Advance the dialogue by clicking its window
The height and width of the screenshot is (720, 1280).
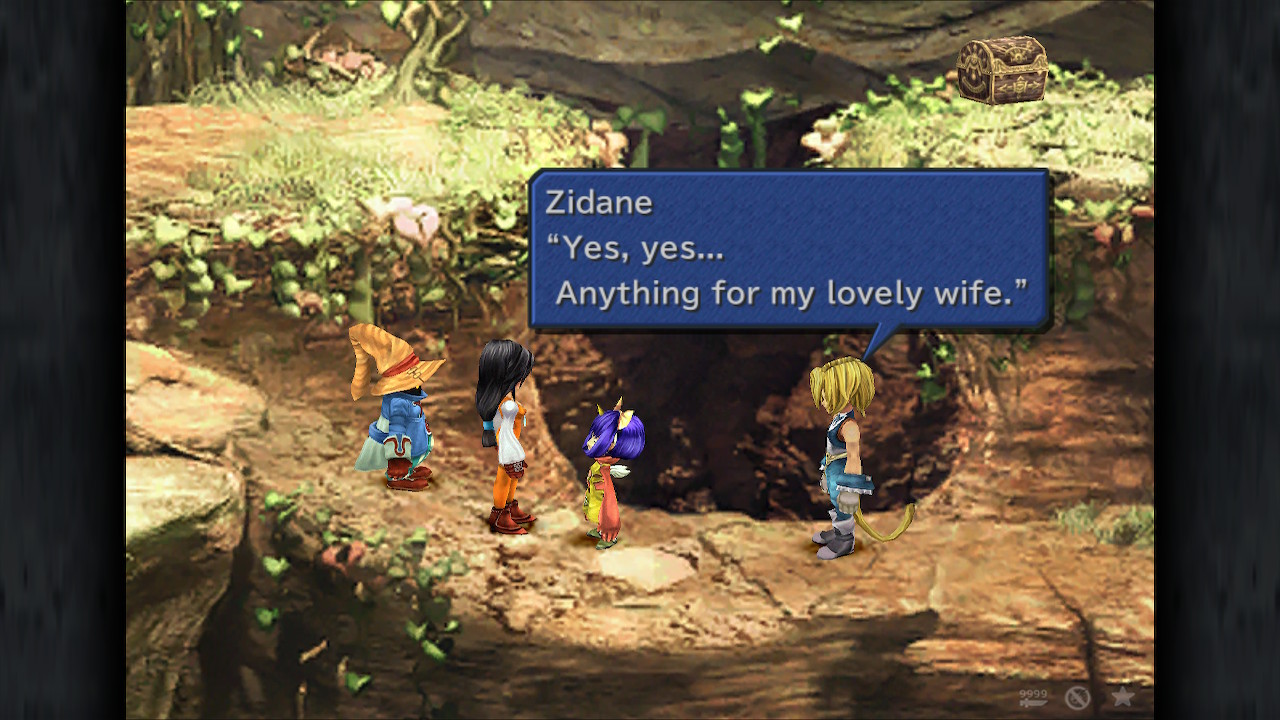pos(790,250)
